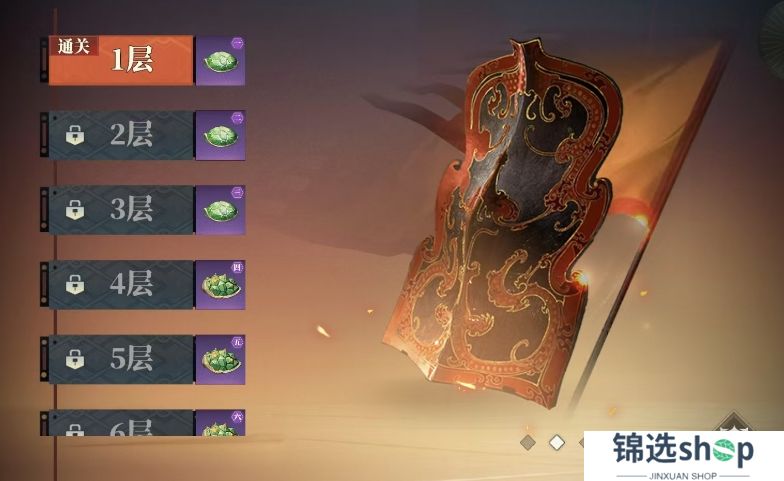Screen dimensions: 784x481
Task: Inspect the reward icon next to 2层
Action: 220,135
